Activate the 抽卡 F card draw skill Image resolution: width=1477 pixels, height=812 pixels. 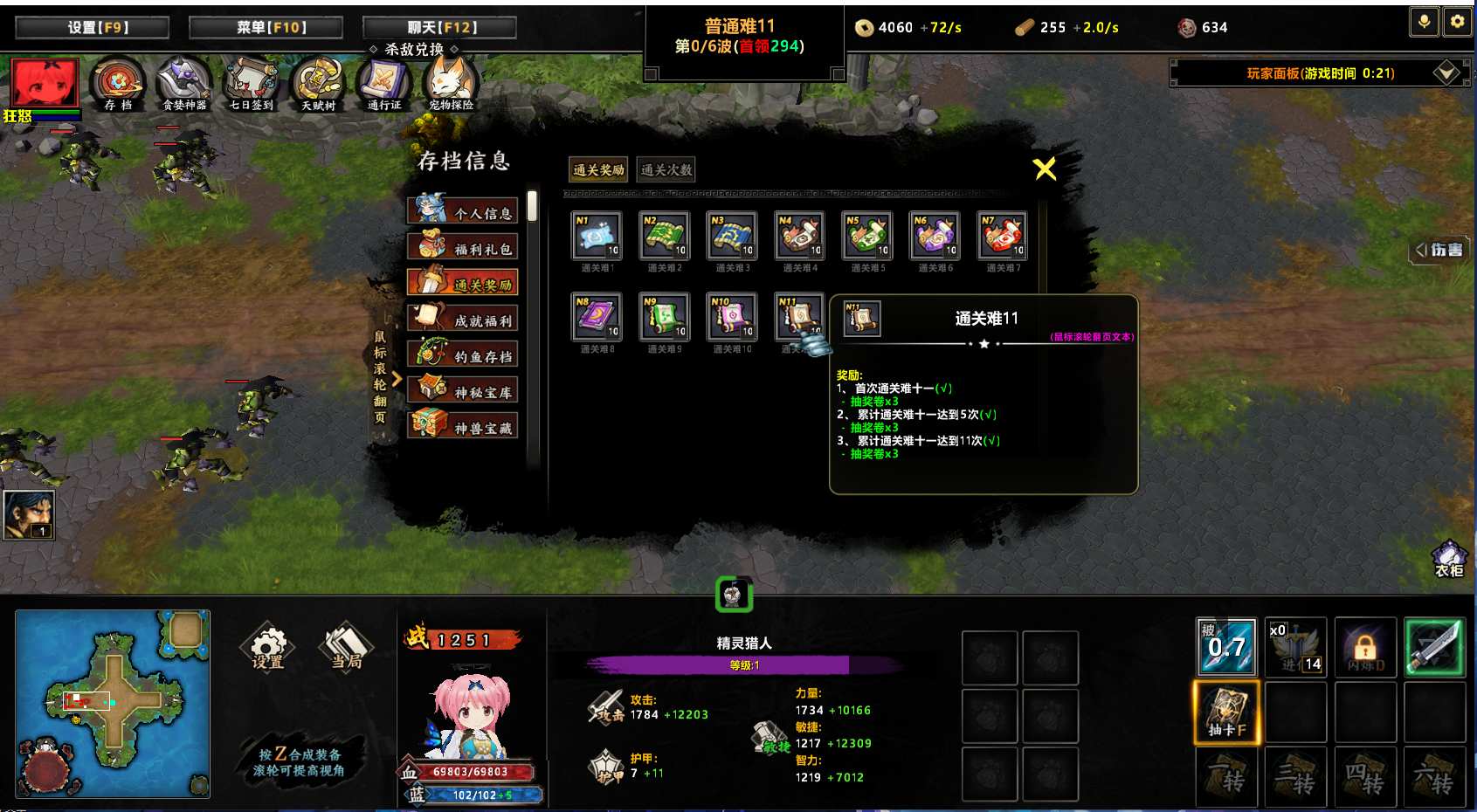coord(1227,712)
